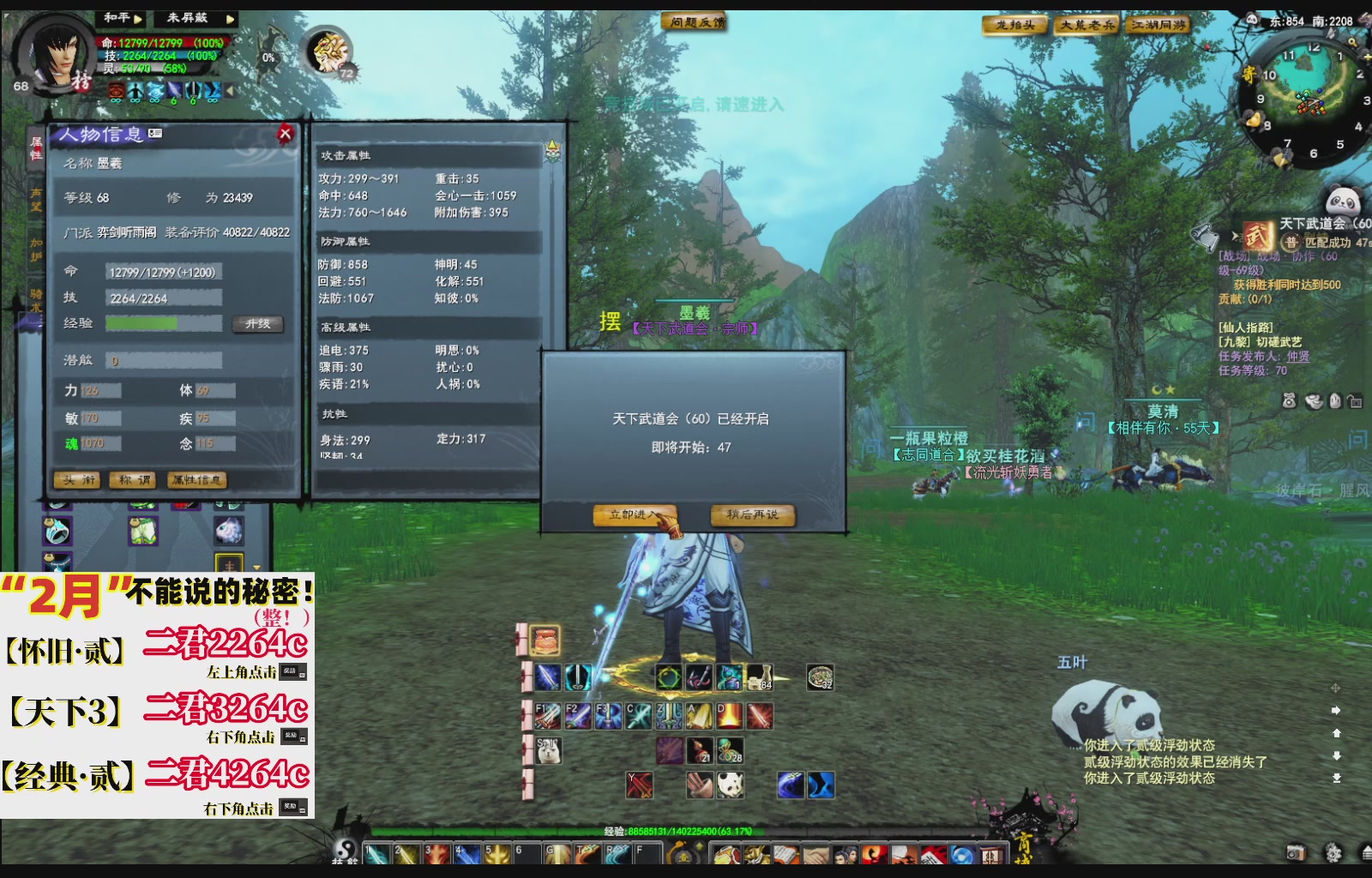
Task: Click the food item icon showing quantity 32
Action: 820,677
